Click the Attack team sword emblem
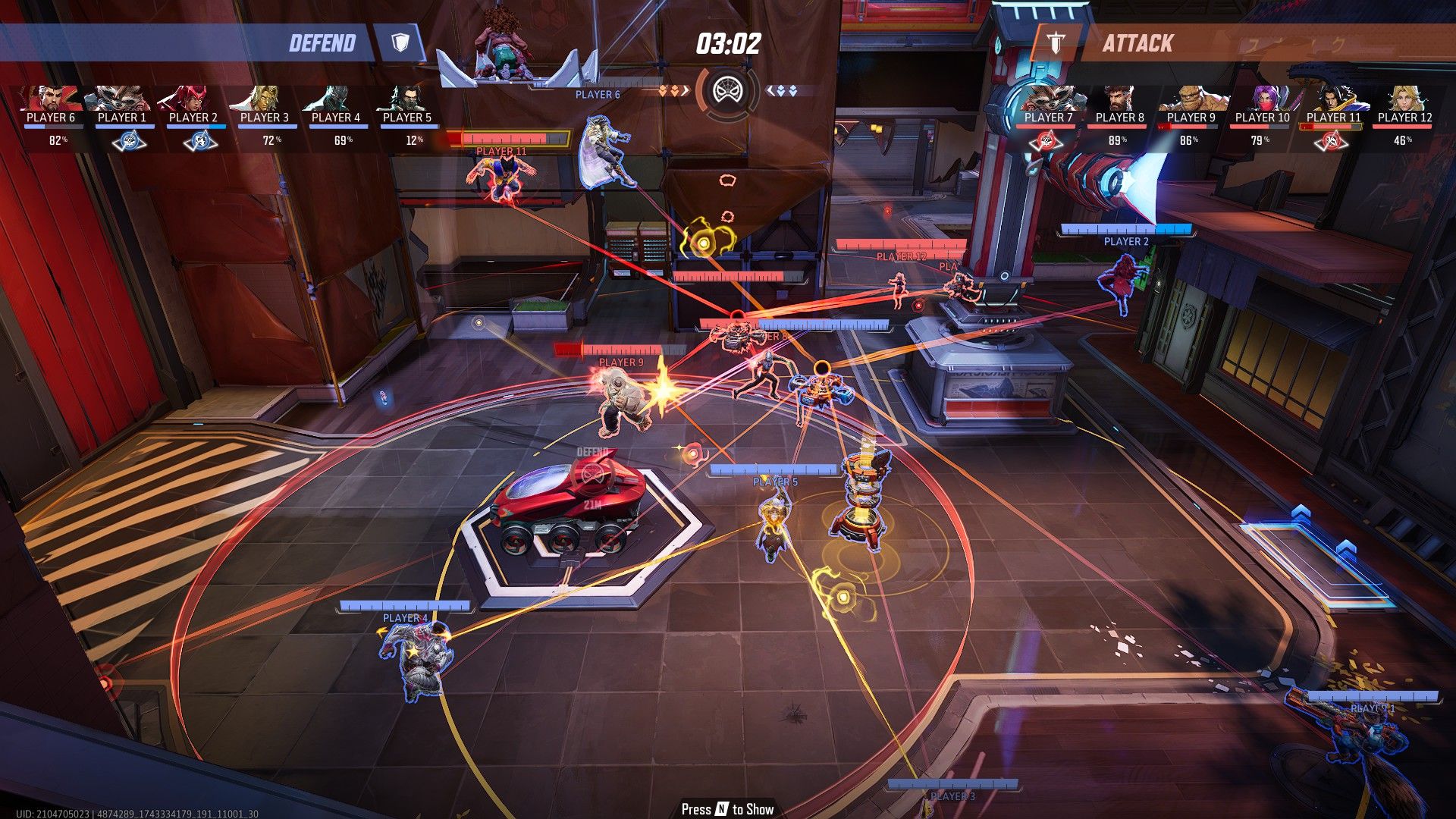Viewport: 1456px width, 819px height. coord(1055,42)
